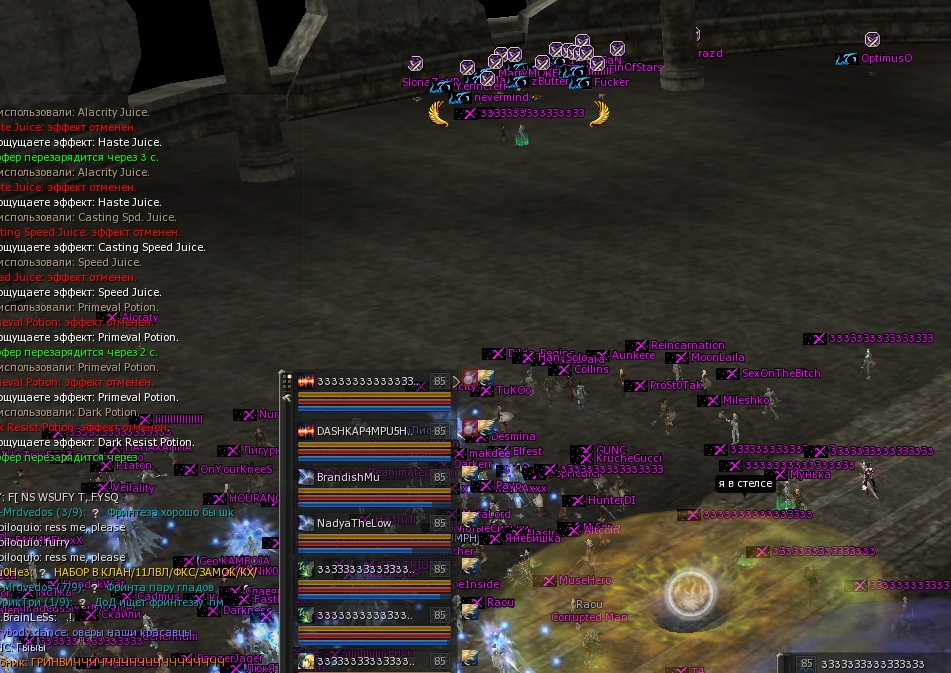Viewport: 951px width, 673px height.
Task: Click the level 85 target bar
Action: pos(865,663)
